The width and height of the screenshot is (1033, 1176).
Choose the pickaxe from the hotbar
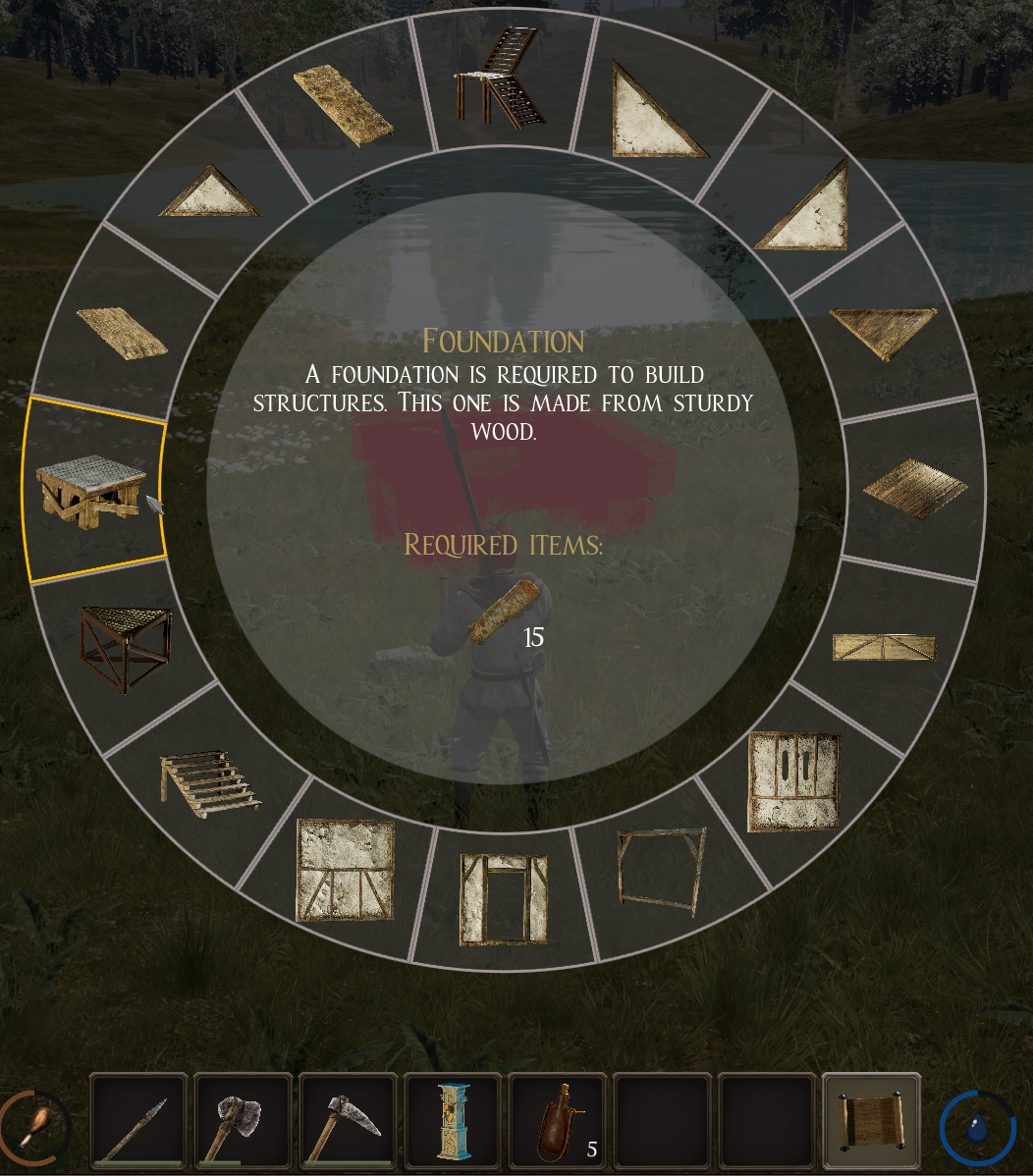[349, 1122]
